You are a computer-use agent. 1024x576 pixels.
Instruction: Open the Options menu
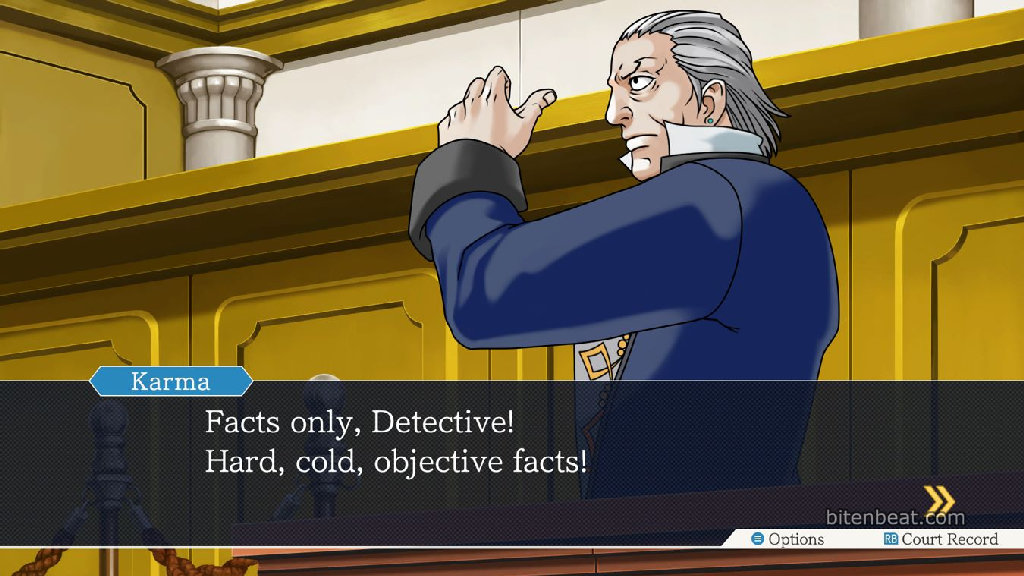[x=788, y=539]
